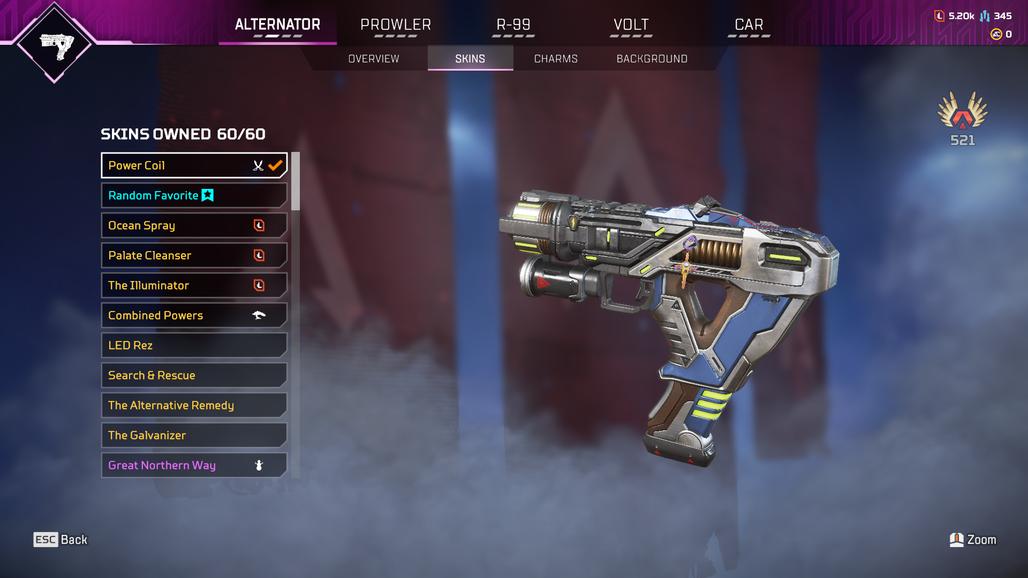The width and height of the screenshot is (1028, 578).
Task: Select the Skins tab
Action: coord(470,59)
